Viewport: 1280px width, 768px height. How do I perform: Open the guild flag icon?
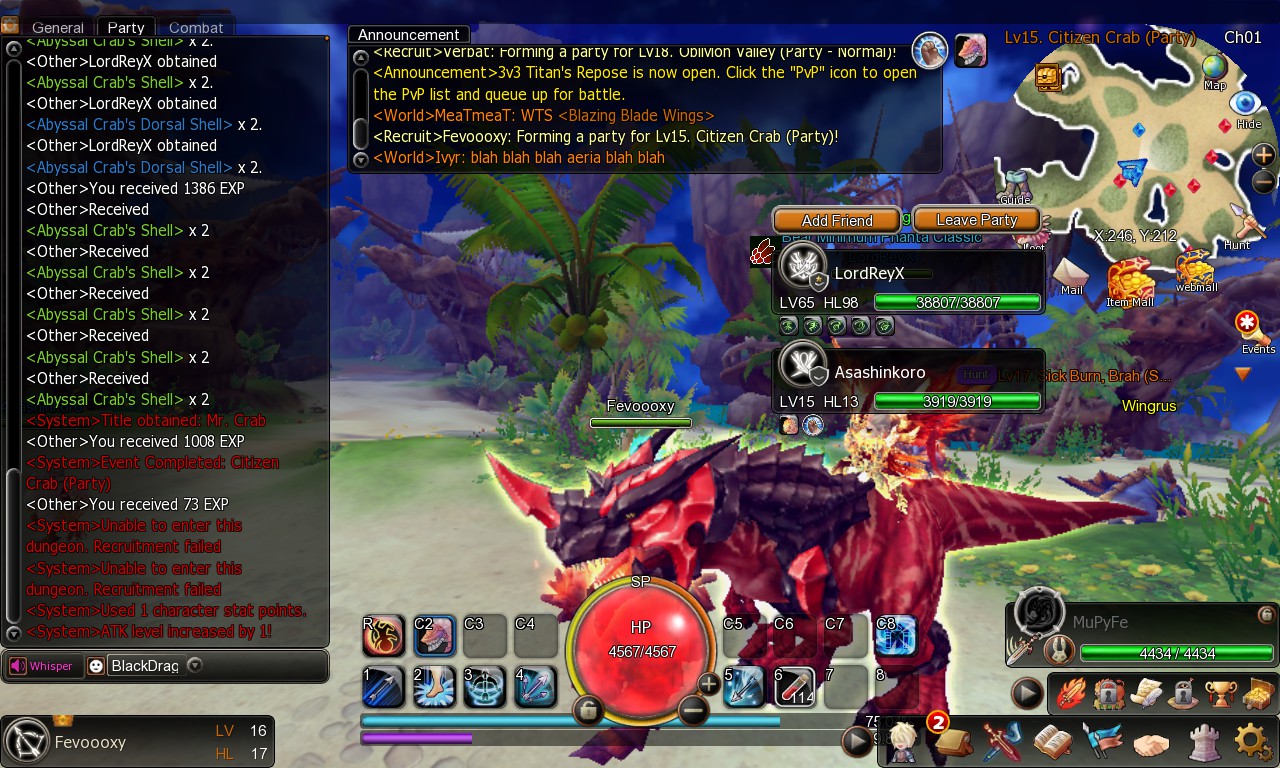click(1102, 740)
